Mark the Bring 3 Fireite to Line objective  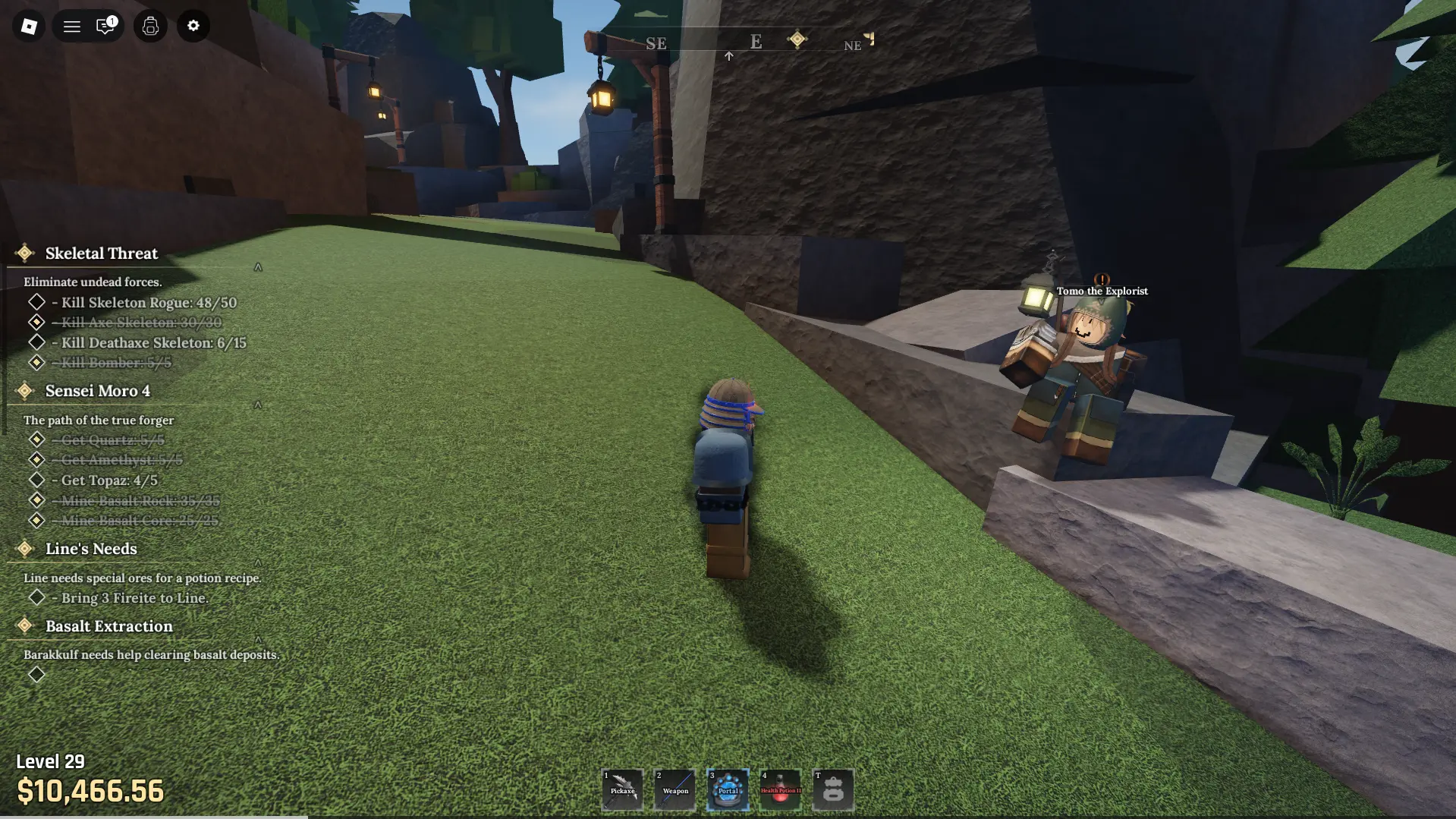pyautogui.click(x=37, y=597)
